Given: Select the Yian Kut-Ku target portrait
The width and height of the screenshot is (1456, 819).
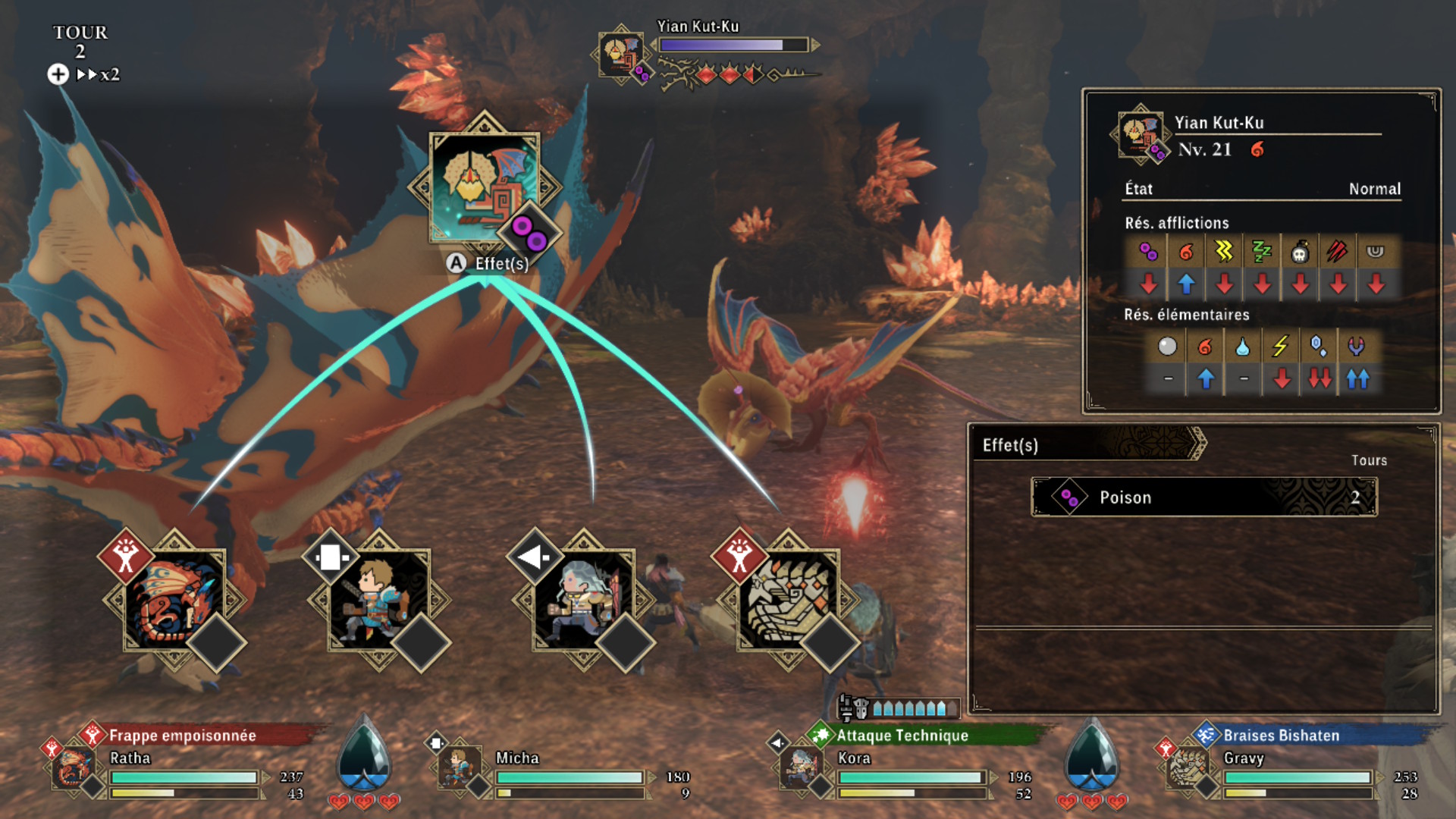Looking at the screenshot, I should [x=484, y=187].
